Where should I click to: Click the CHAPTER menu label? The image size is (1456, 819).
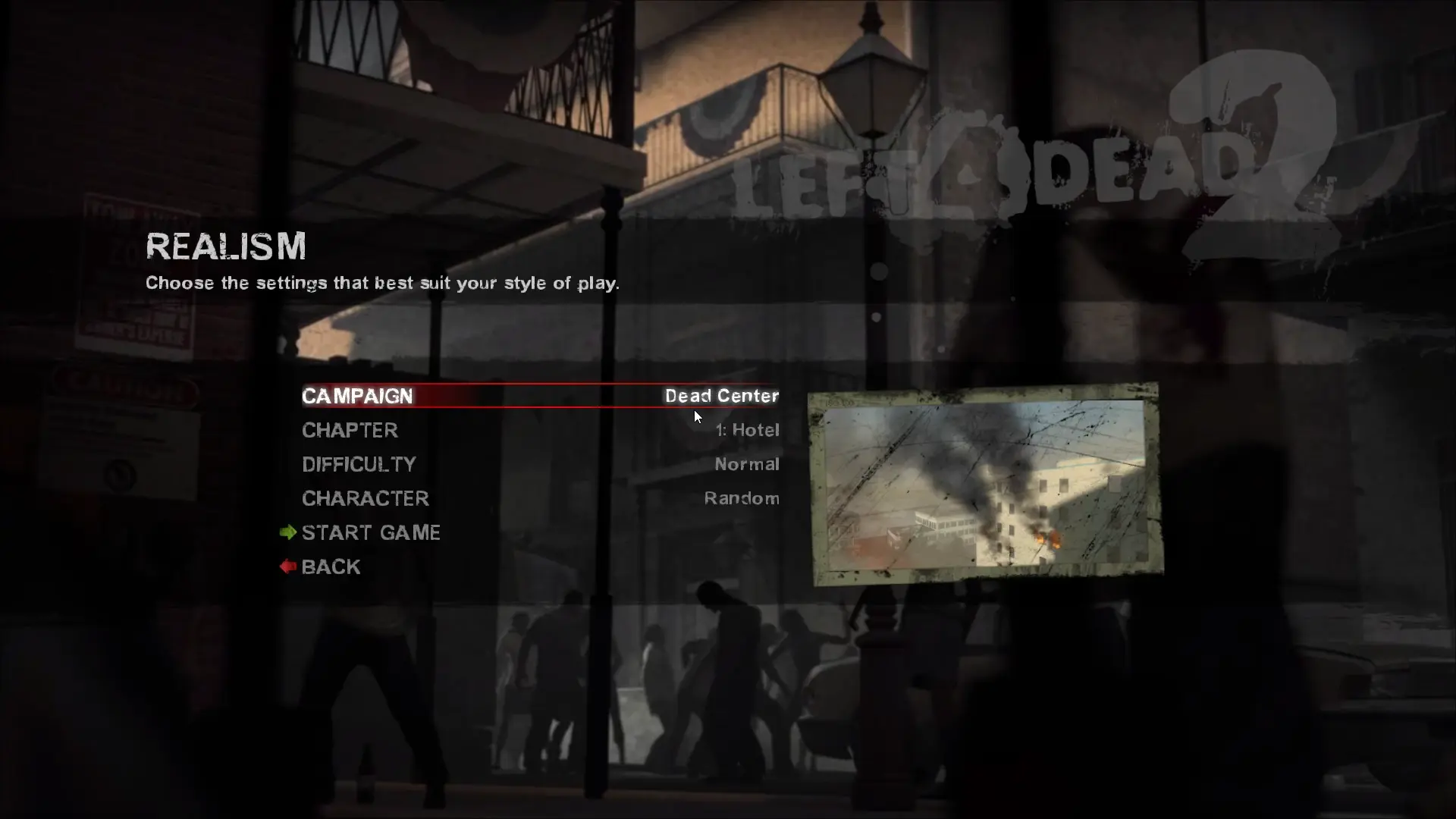click(350, 430)
